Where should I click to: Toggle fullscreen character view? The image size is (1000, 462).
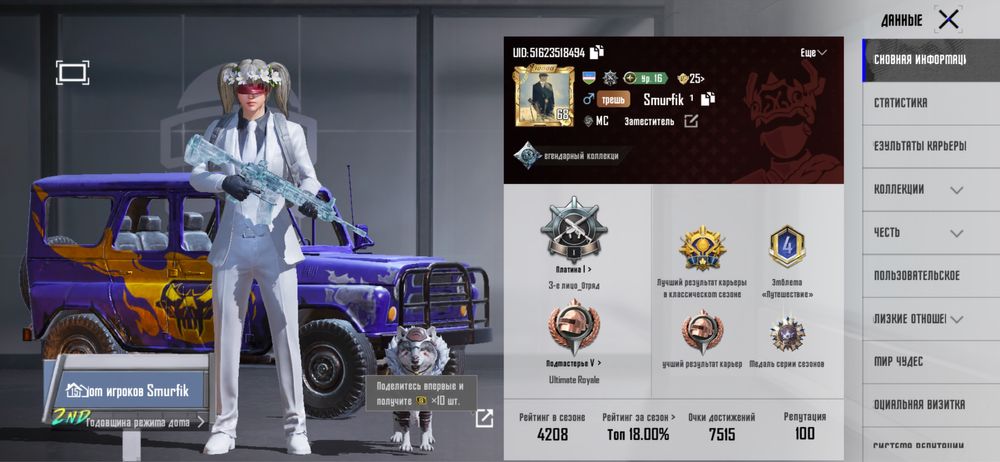pyautogui.click(x=72, y=71)
